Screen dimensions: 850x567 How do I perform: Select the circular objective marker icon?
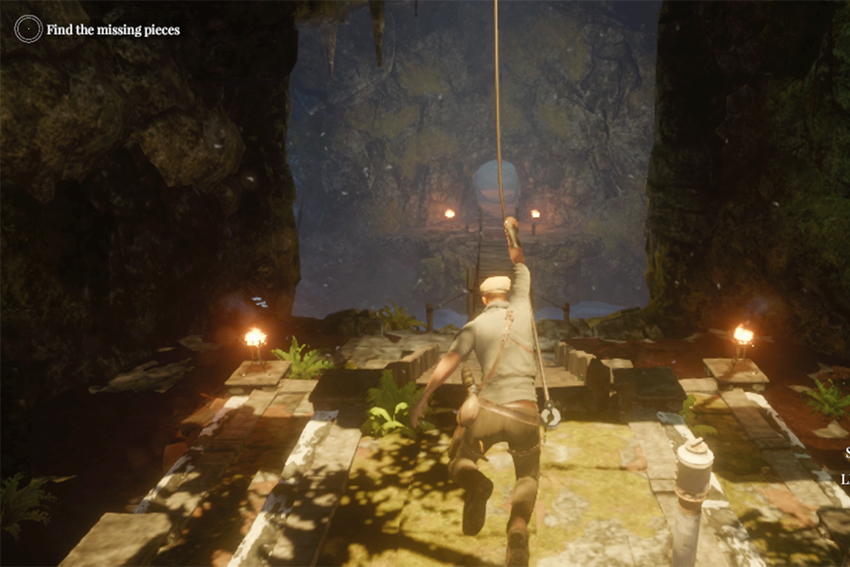point(28,29)
